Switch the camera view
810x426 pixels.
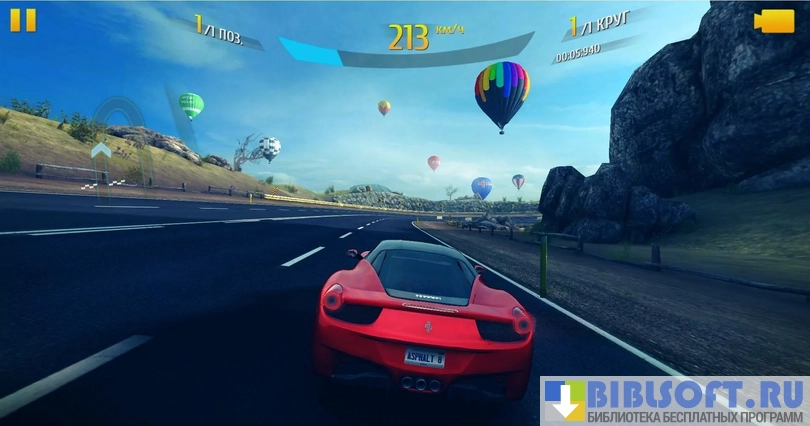[x=774, y=21]
